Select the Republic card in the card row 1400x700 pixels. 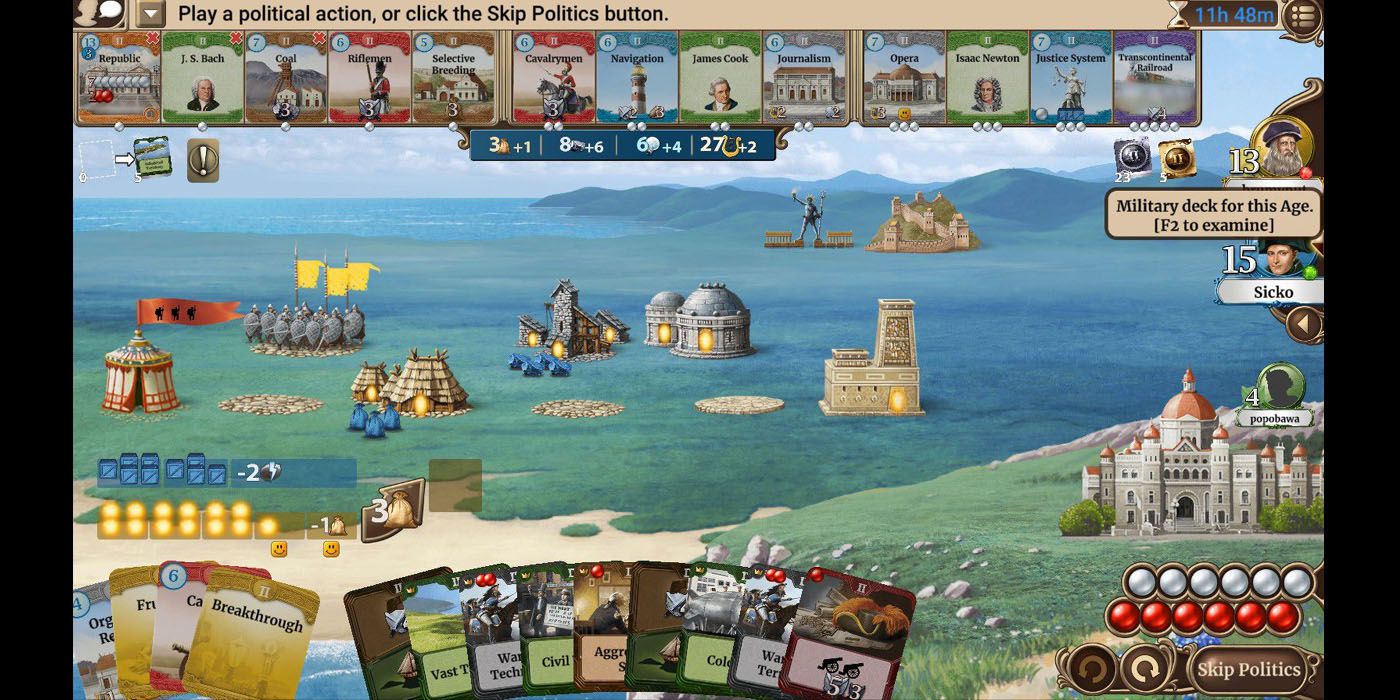pos(119,78)
